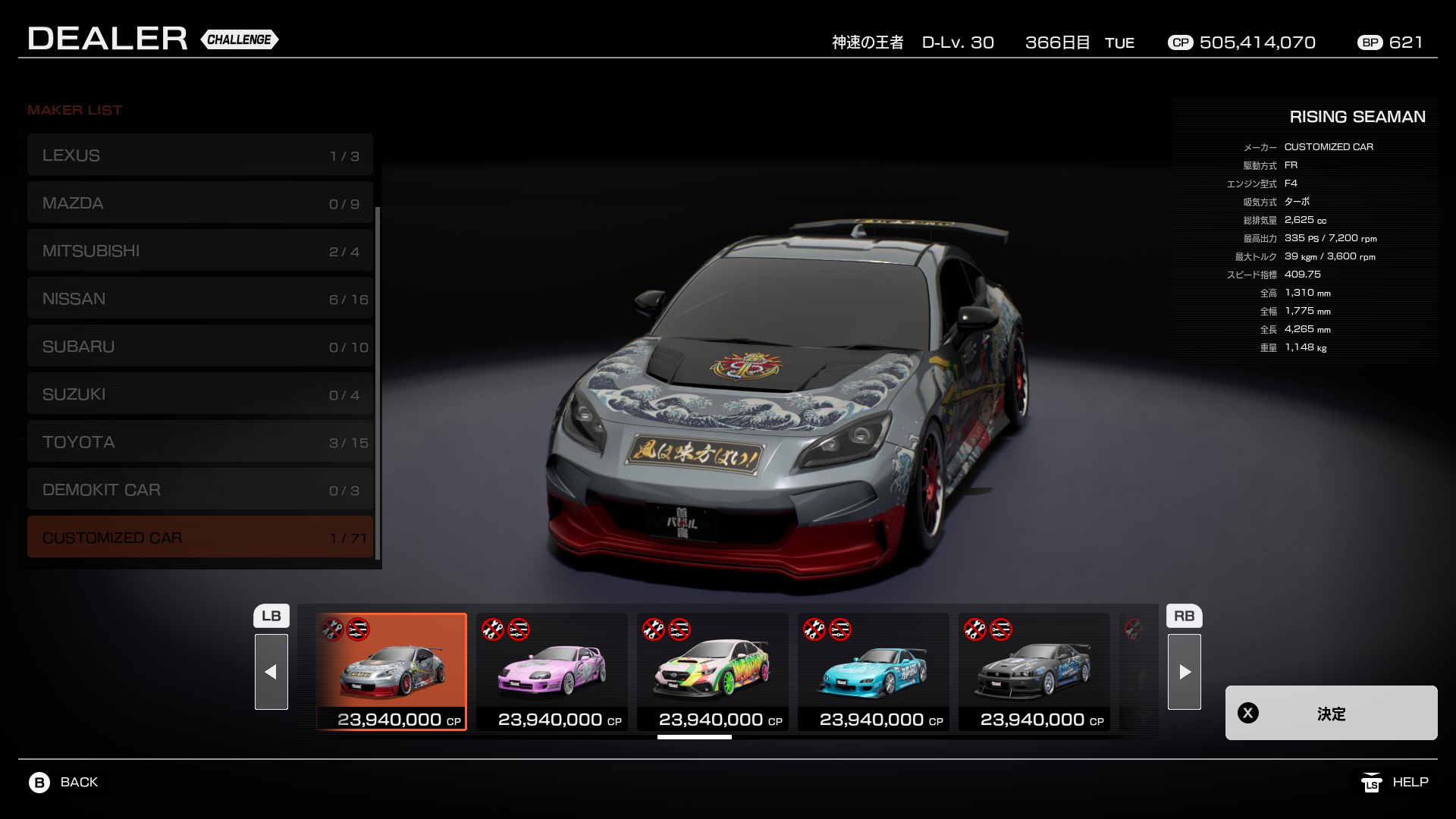This screenshot has height=819, width=1456.
Task: Open the HELP screen
Action: 1395,783
